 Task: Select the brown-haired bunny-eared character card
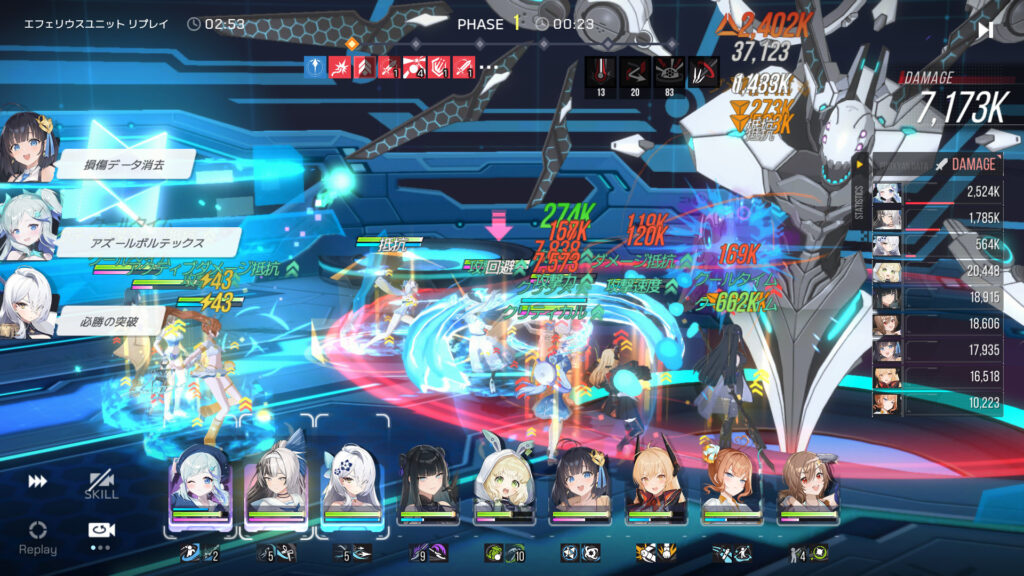pos(808,486)
